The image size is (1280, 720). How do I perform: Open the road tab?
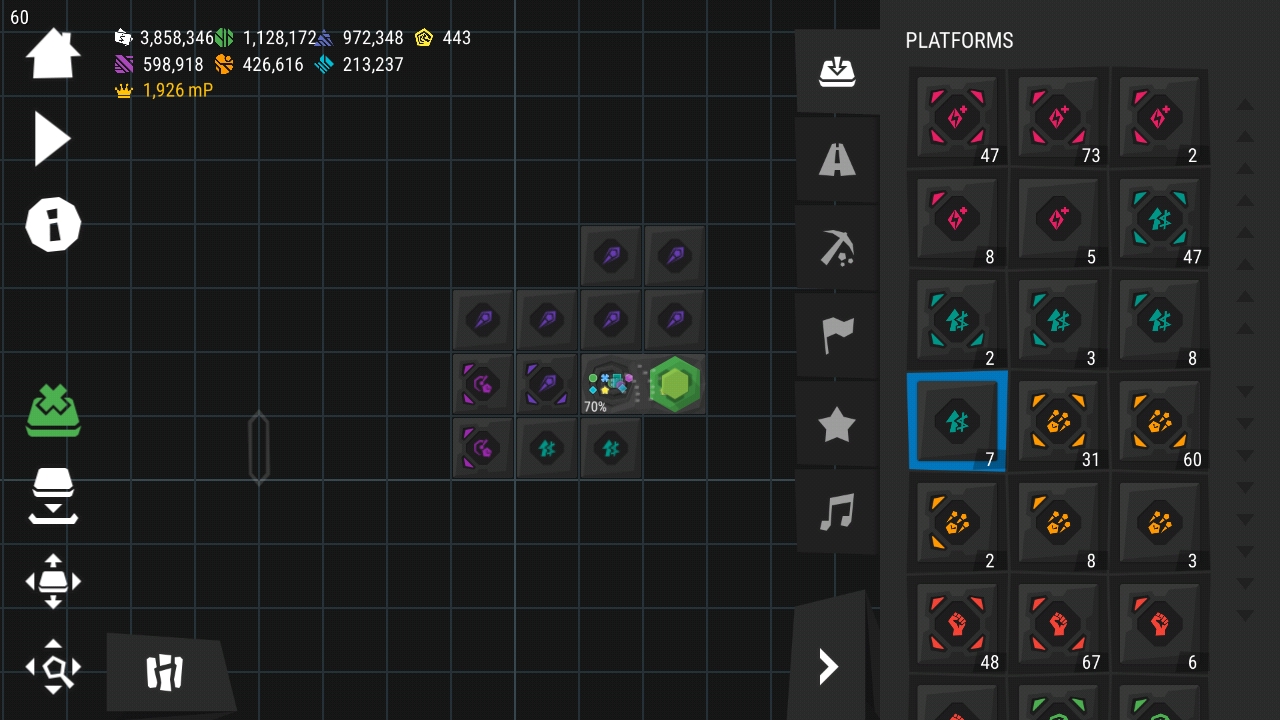click(x=837, y=159)
